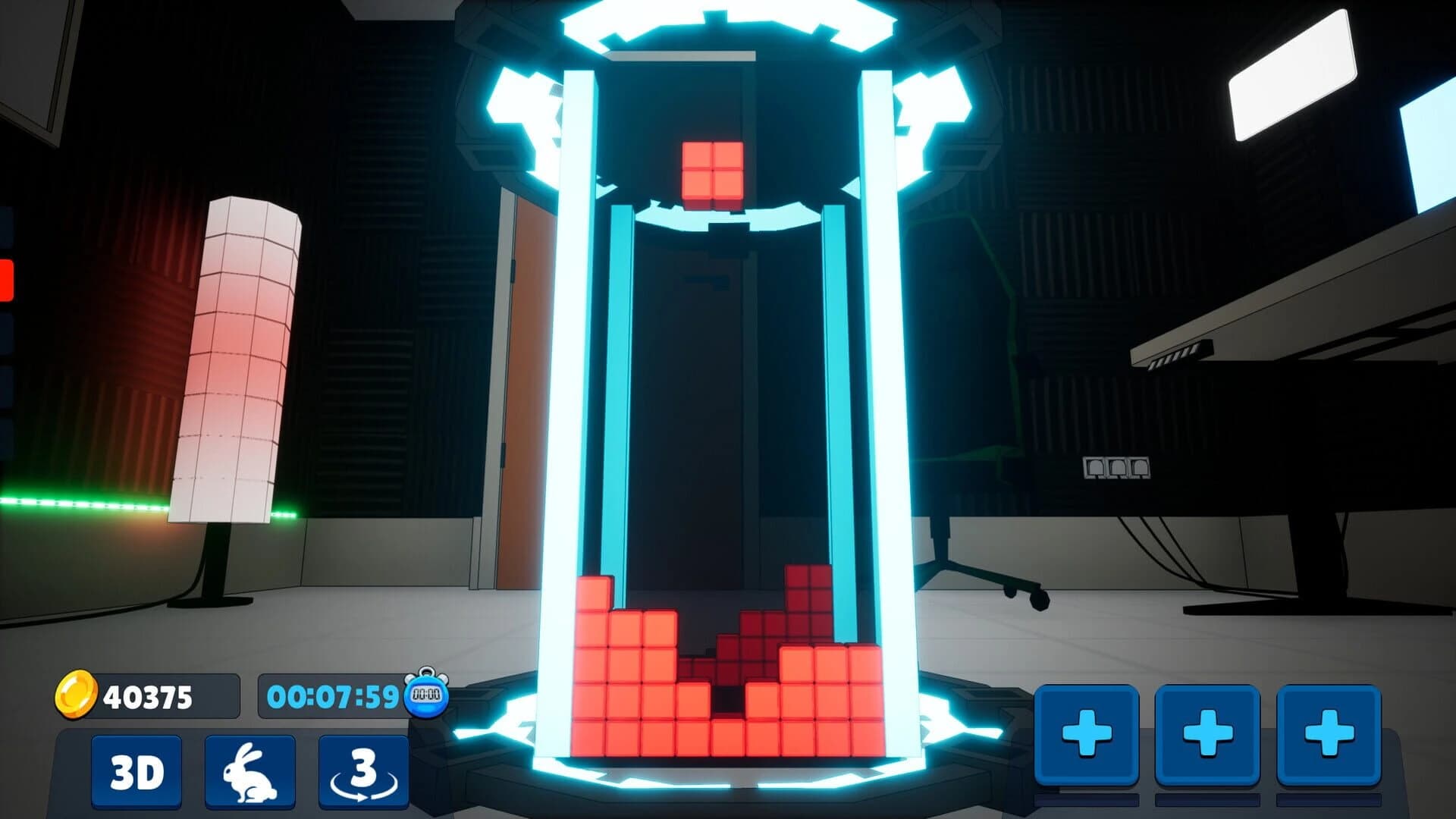This screenshot has width=1456, height=819.
Task: Select the falling red square piece
Action: [711, 168]
